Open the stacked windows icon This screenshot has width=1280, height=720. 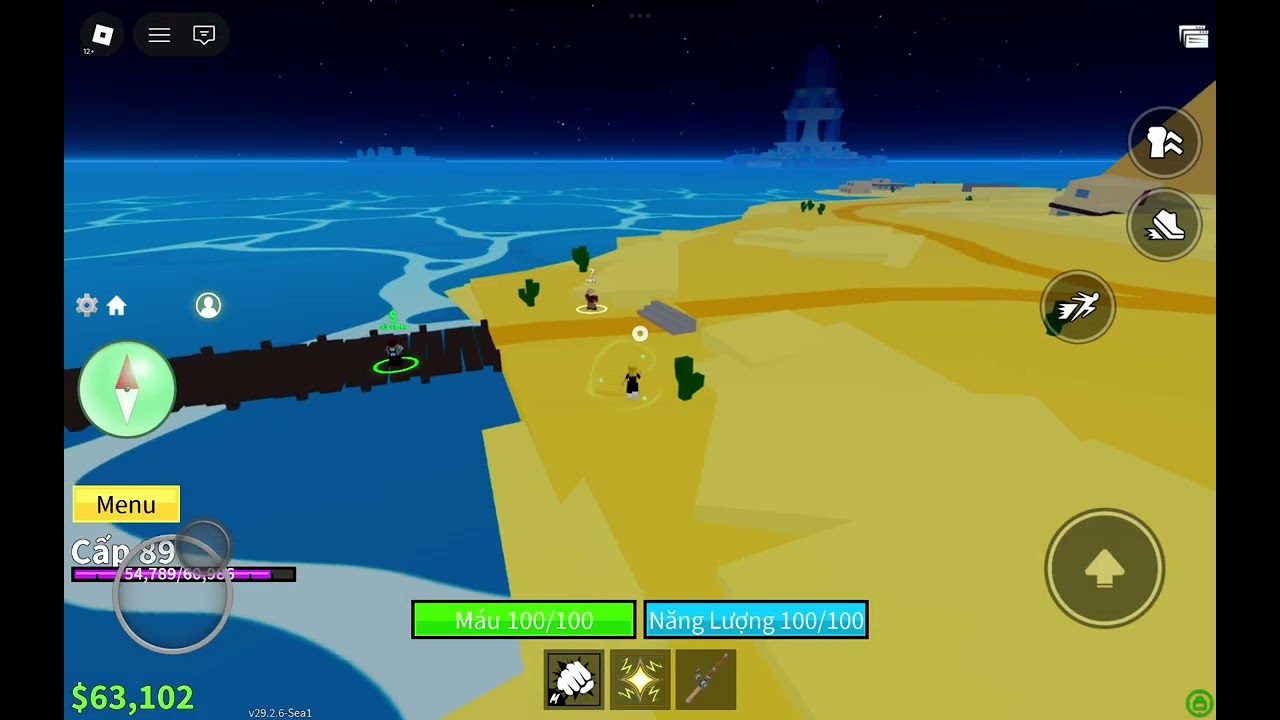1193,37
